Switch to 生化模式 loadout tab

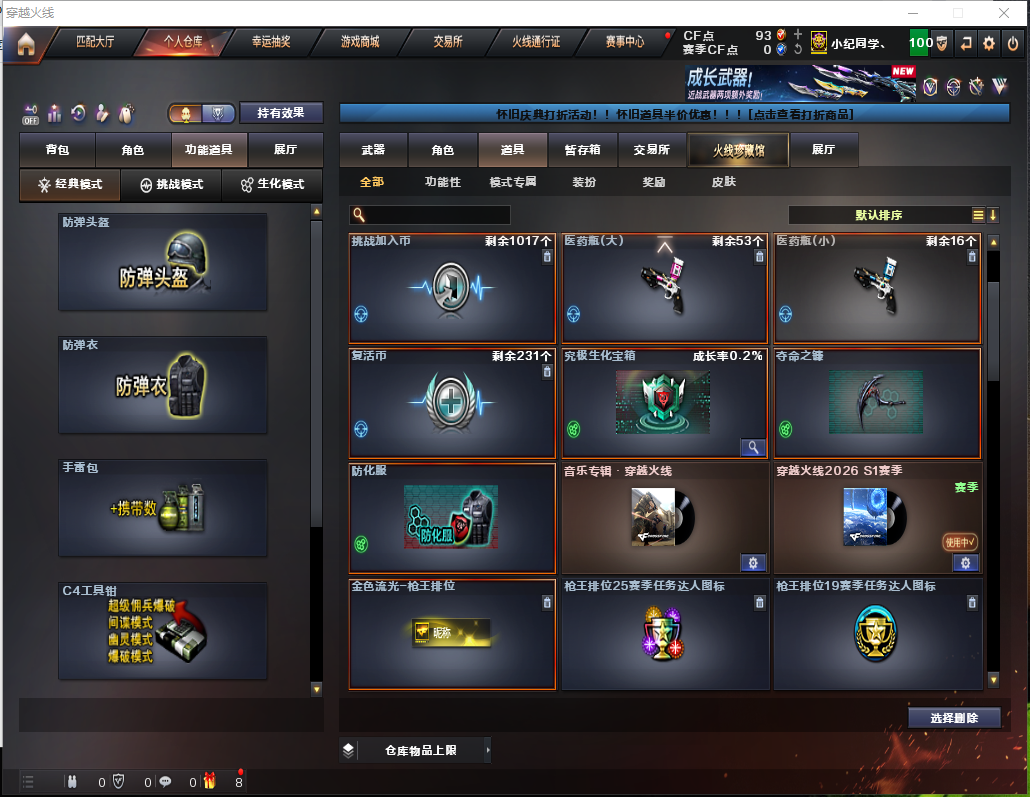(271, 185)
